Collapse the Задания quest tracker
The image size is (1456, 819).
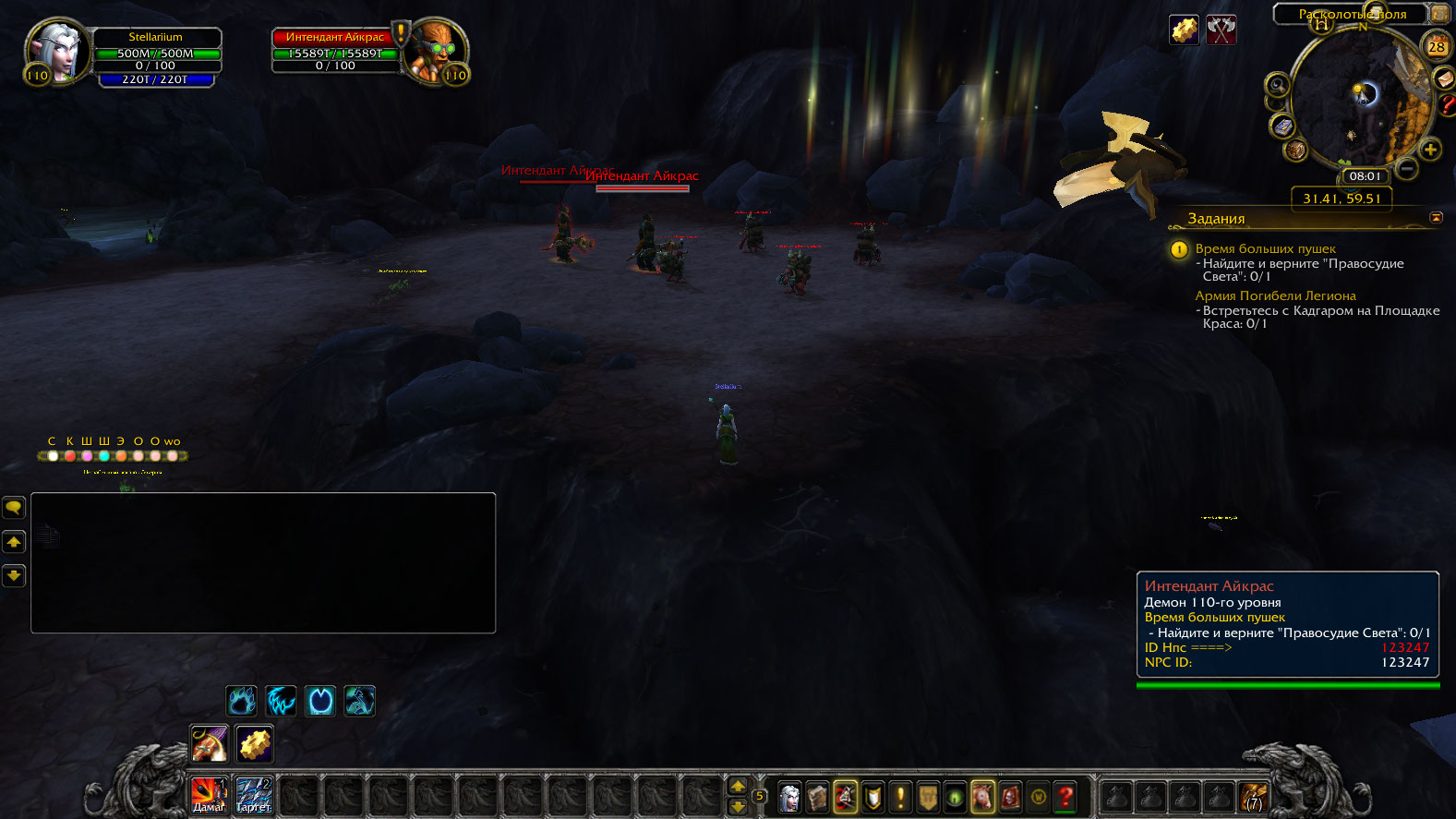[1436, 217]
